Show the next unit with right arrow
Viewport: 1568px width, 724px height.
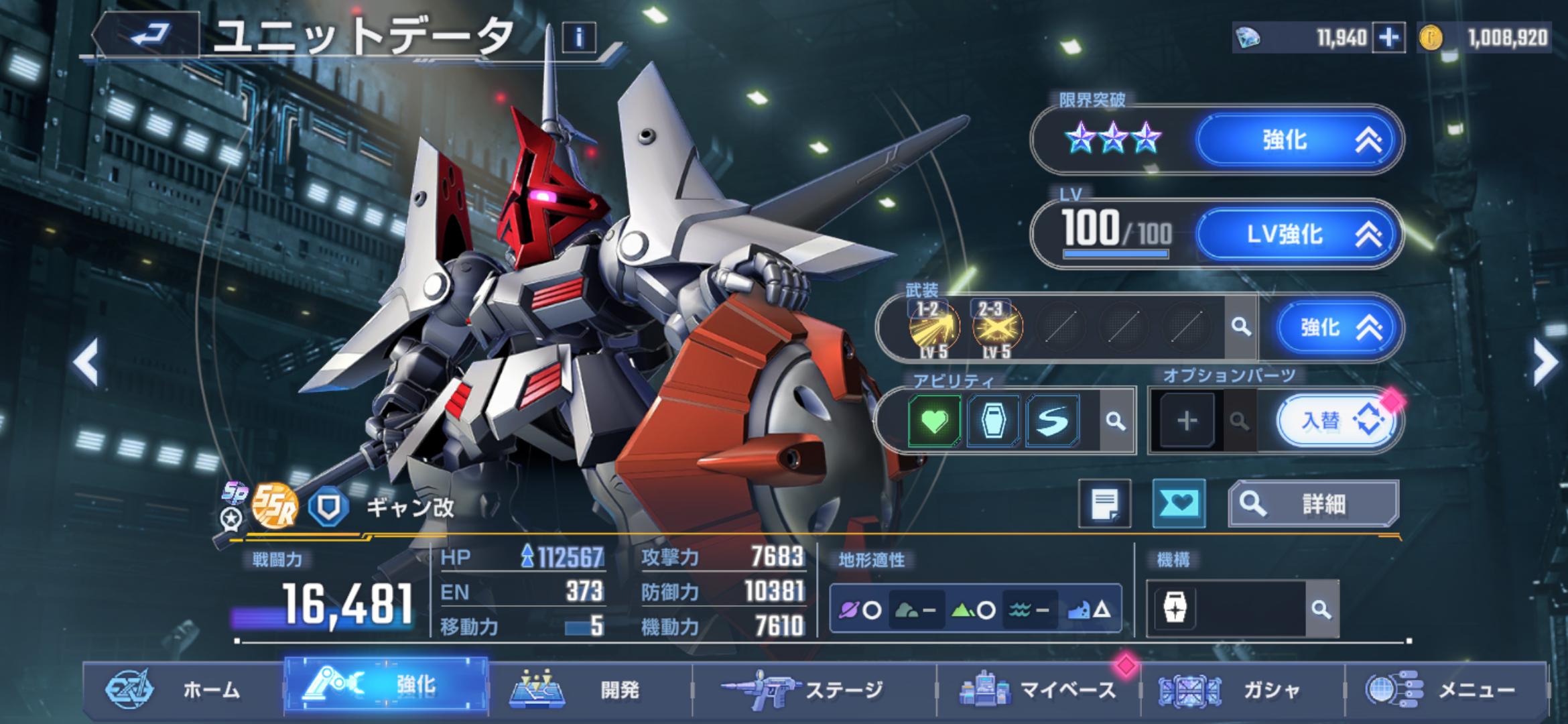pyautogui.click(x=1545, y=362)
